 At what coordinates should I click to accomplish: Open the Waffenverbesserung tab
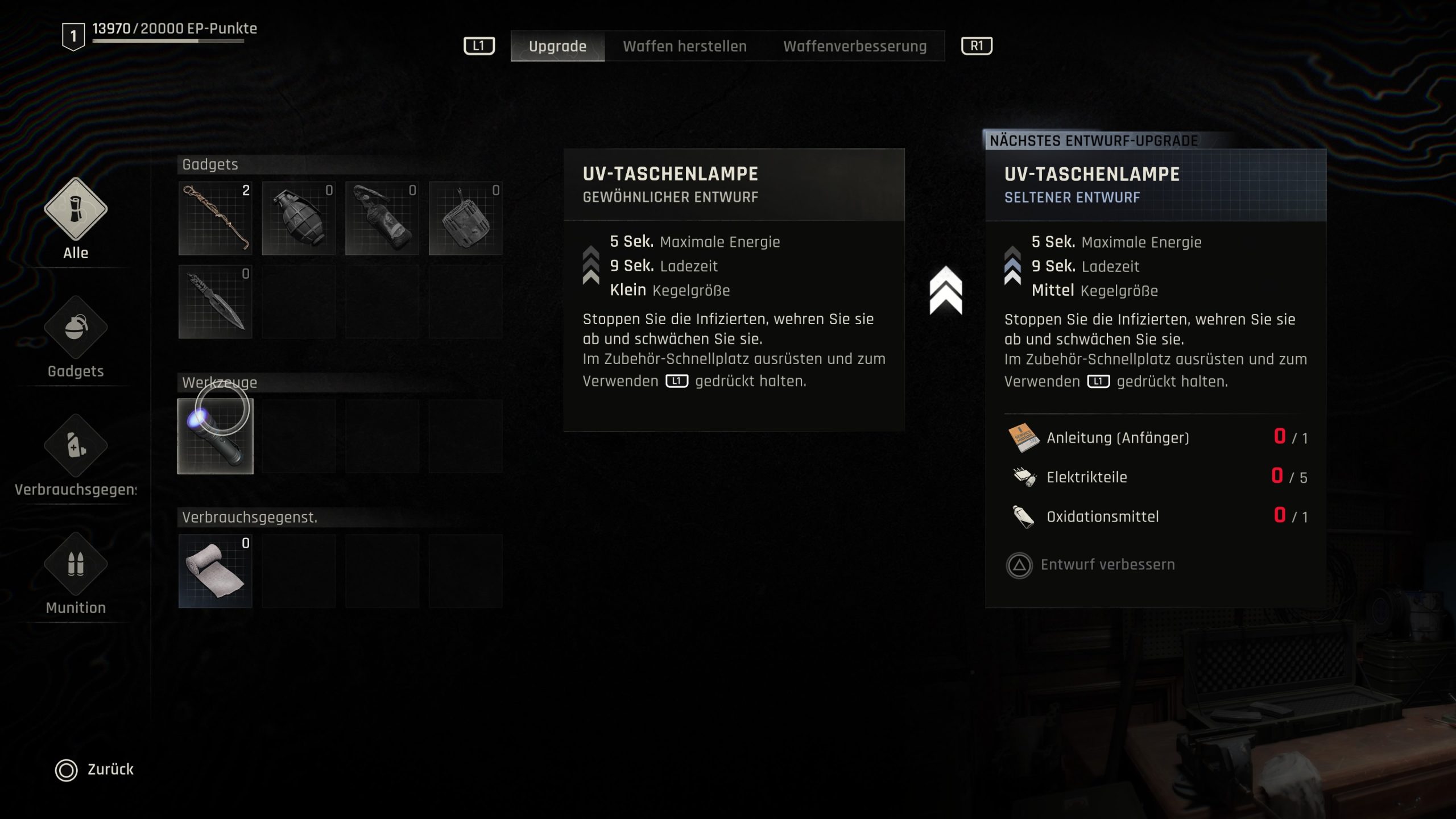[x=854, y=46]
